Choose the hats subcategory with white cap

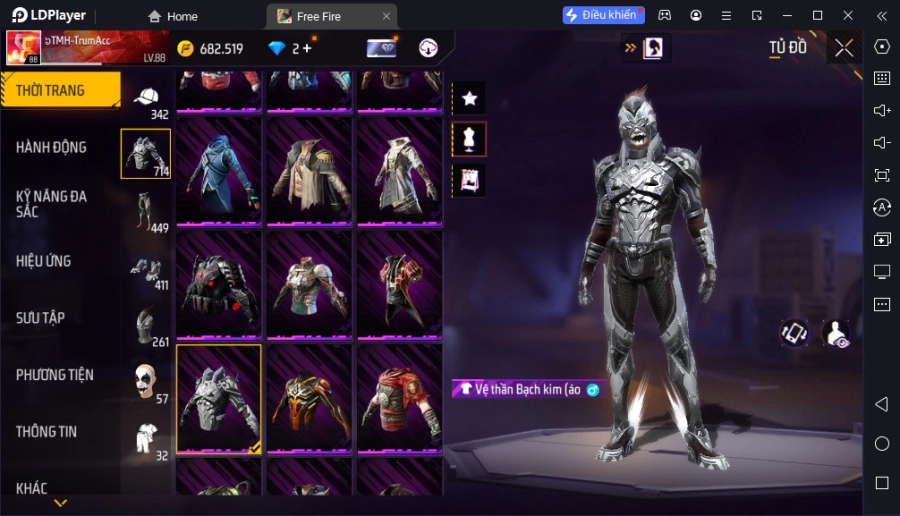[146, 98]
